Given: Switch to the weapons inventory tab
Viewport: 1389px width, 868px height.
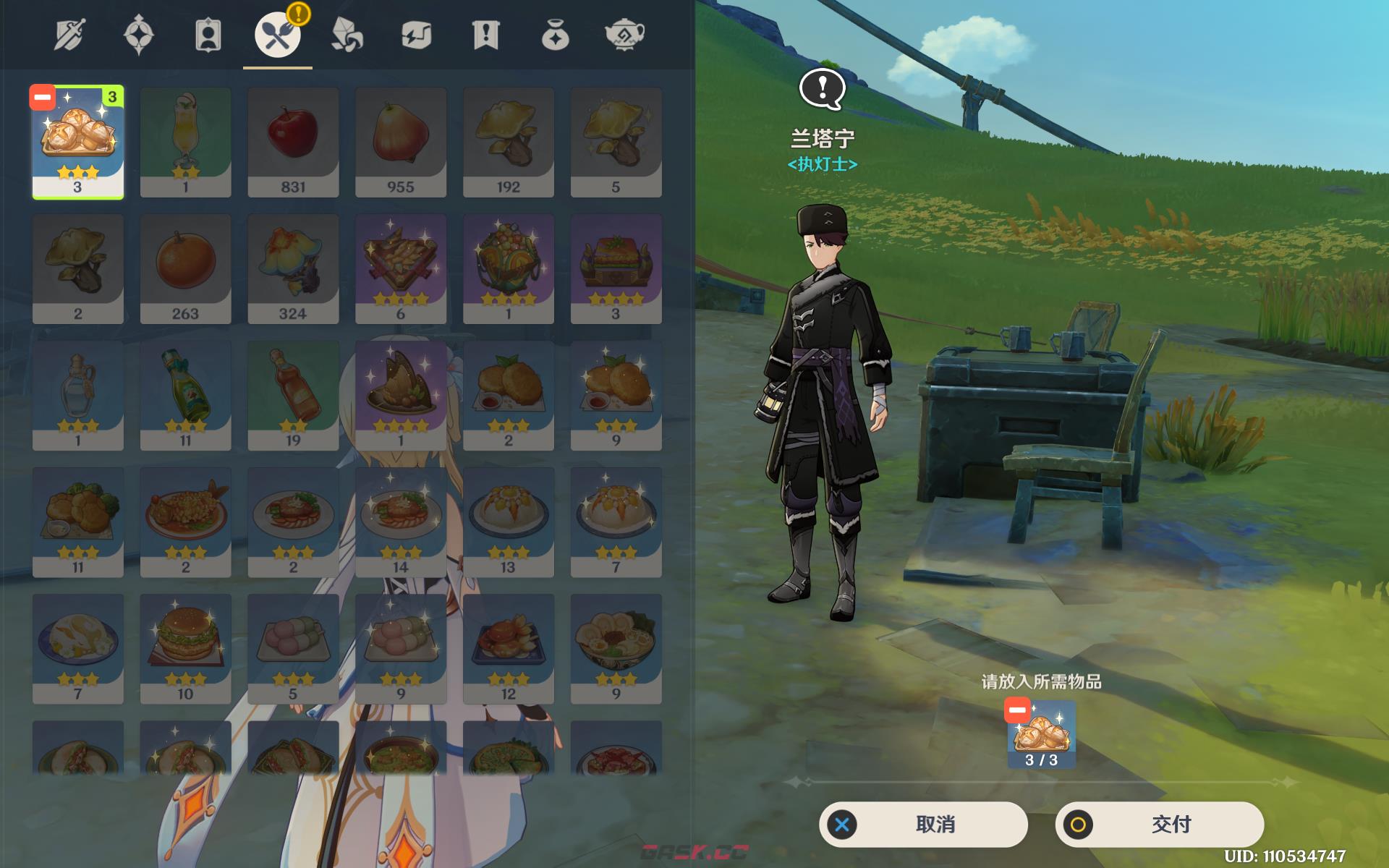Looking at the screenshot, I should pos(69,35).
